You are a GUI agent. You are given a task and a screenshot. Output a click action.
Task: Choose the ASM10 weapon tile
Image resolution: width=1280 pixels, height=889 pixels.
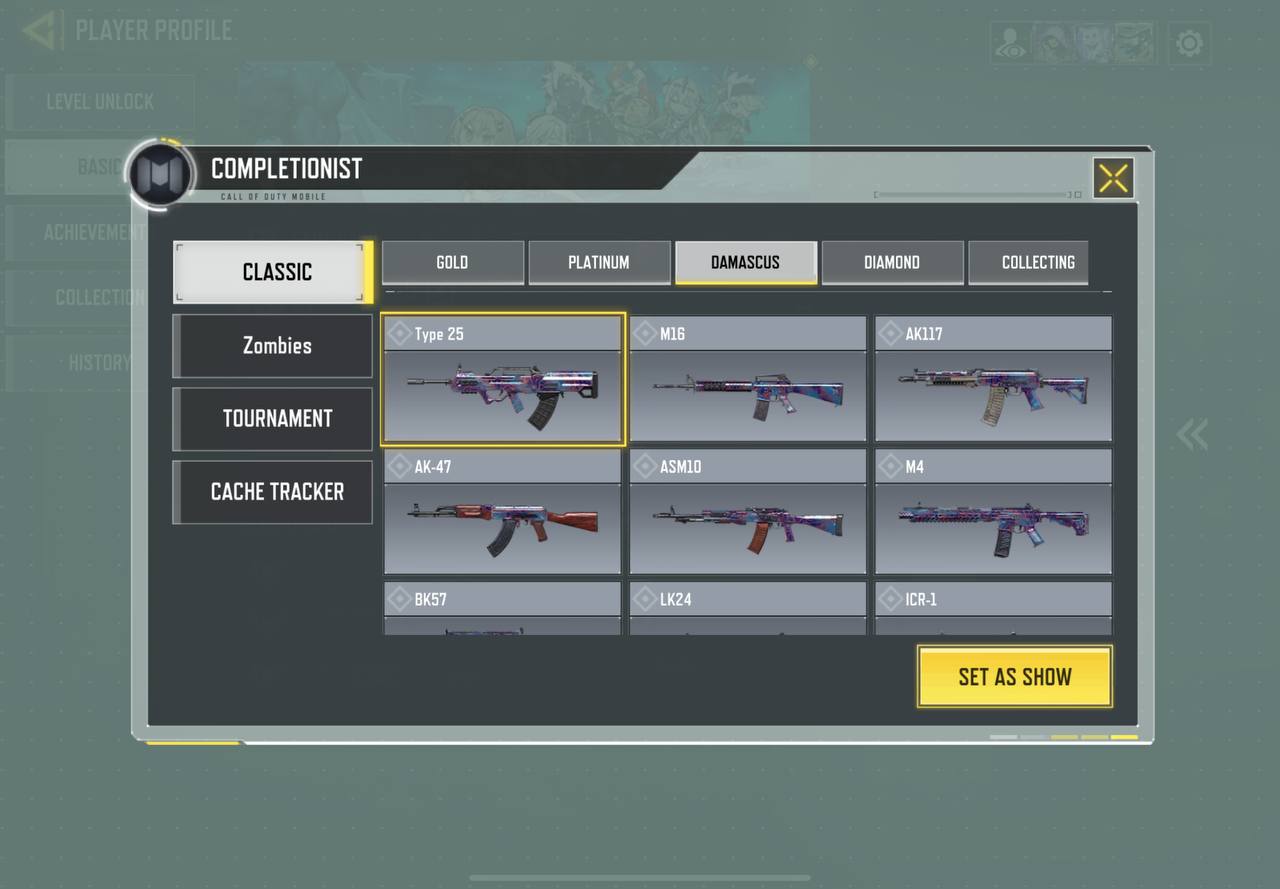coord(748,512)
